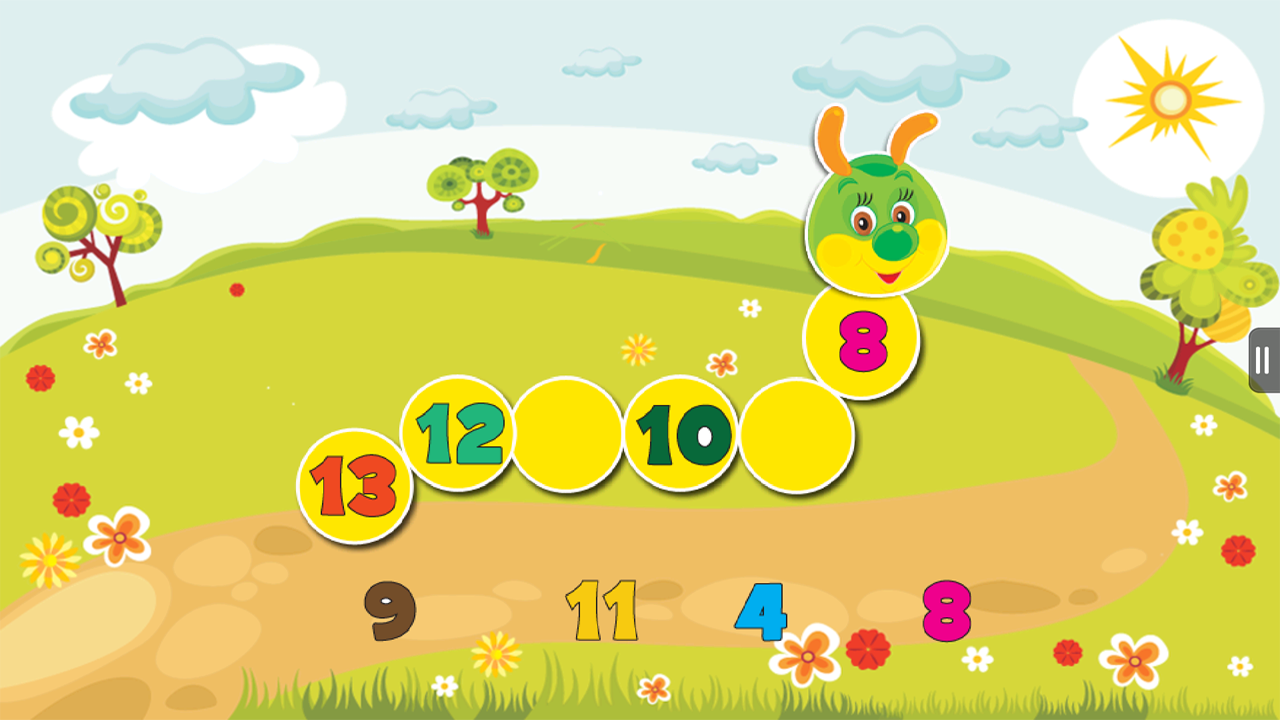
Task: Select the number 4 answer choice
Action: (760, 608)
